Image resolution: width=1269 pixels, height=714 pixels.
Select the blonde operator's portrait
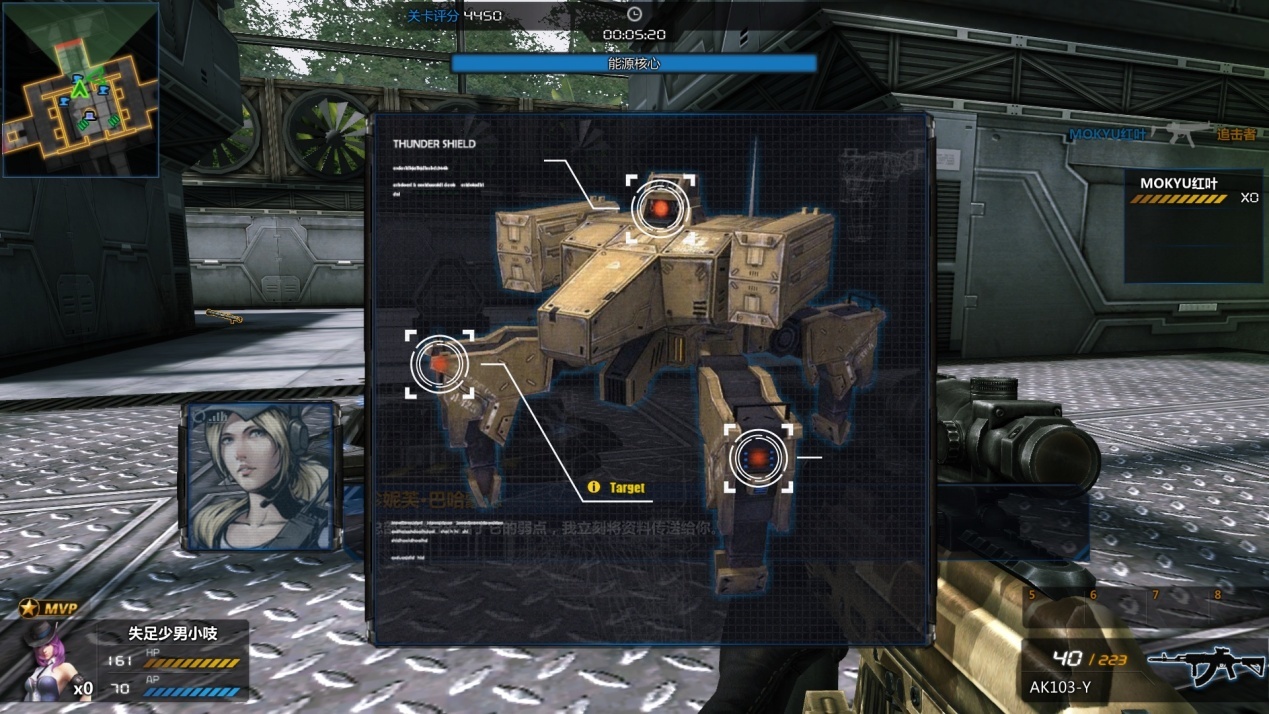(x=260, y=477)
